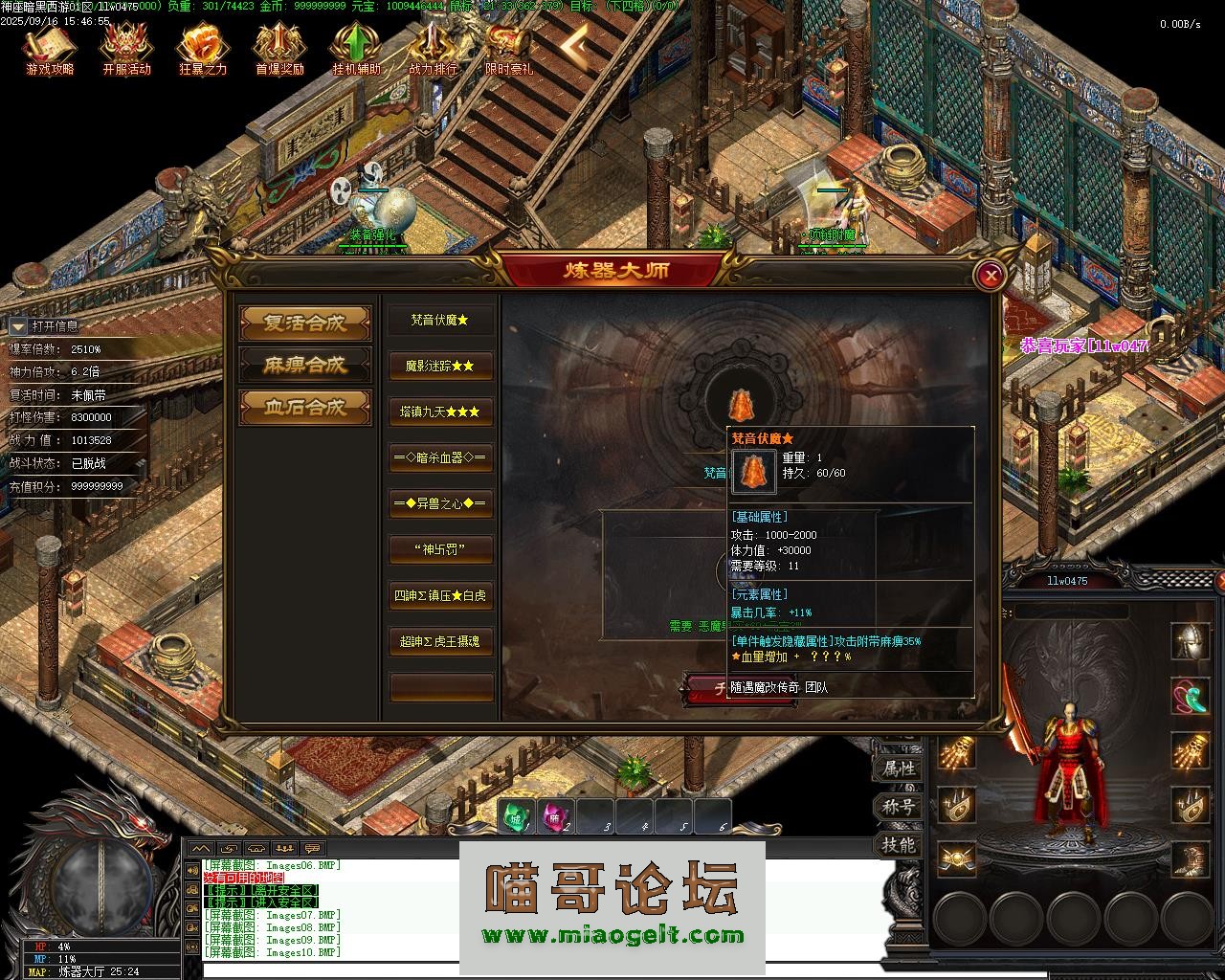Switch to the 血石合成 tab
Viewport: 1225px width, 980px height.
(305, 407)
